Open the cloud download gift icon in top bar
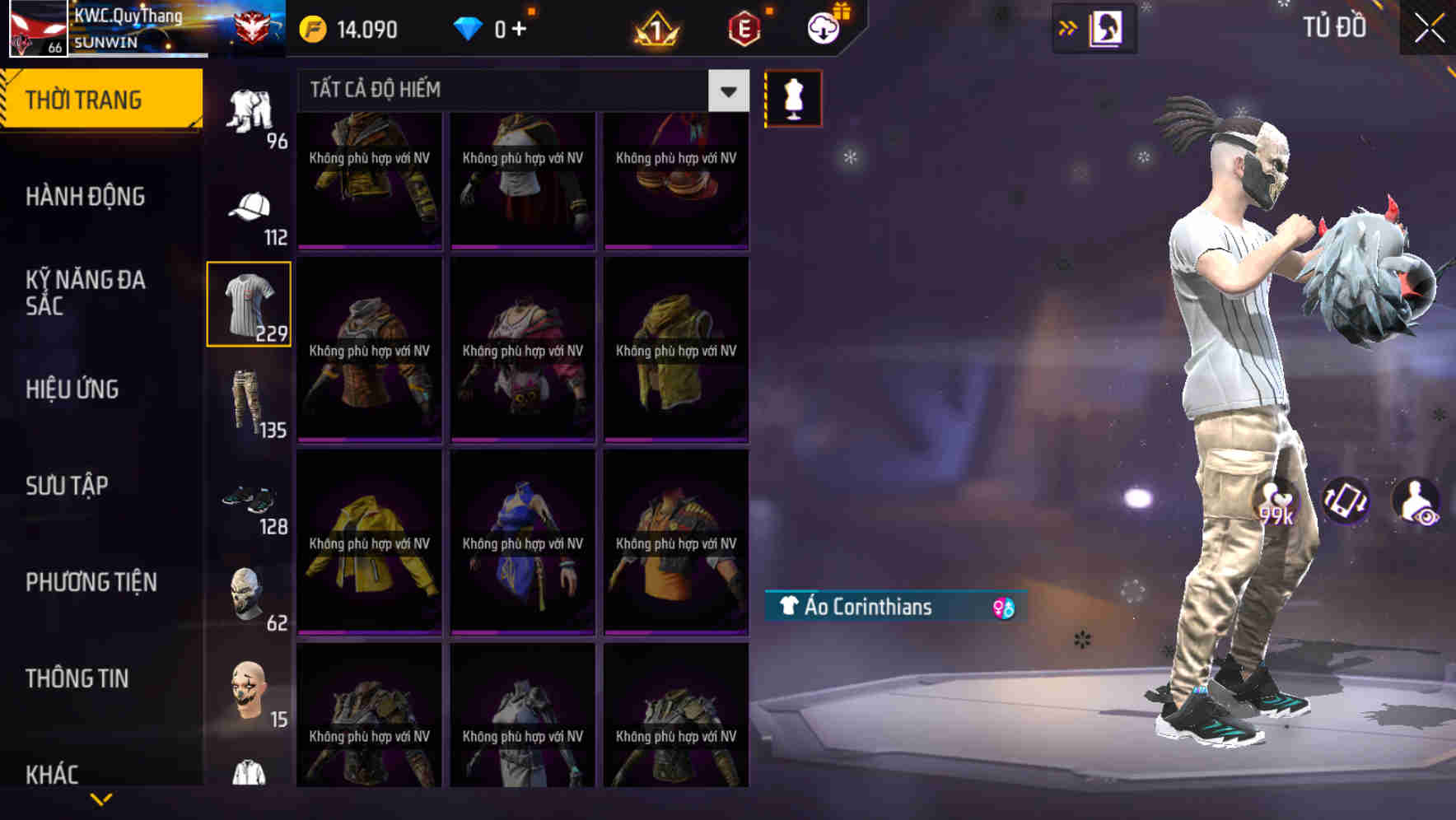Screen dimensions: 1456x820 (x=823, y=26)
